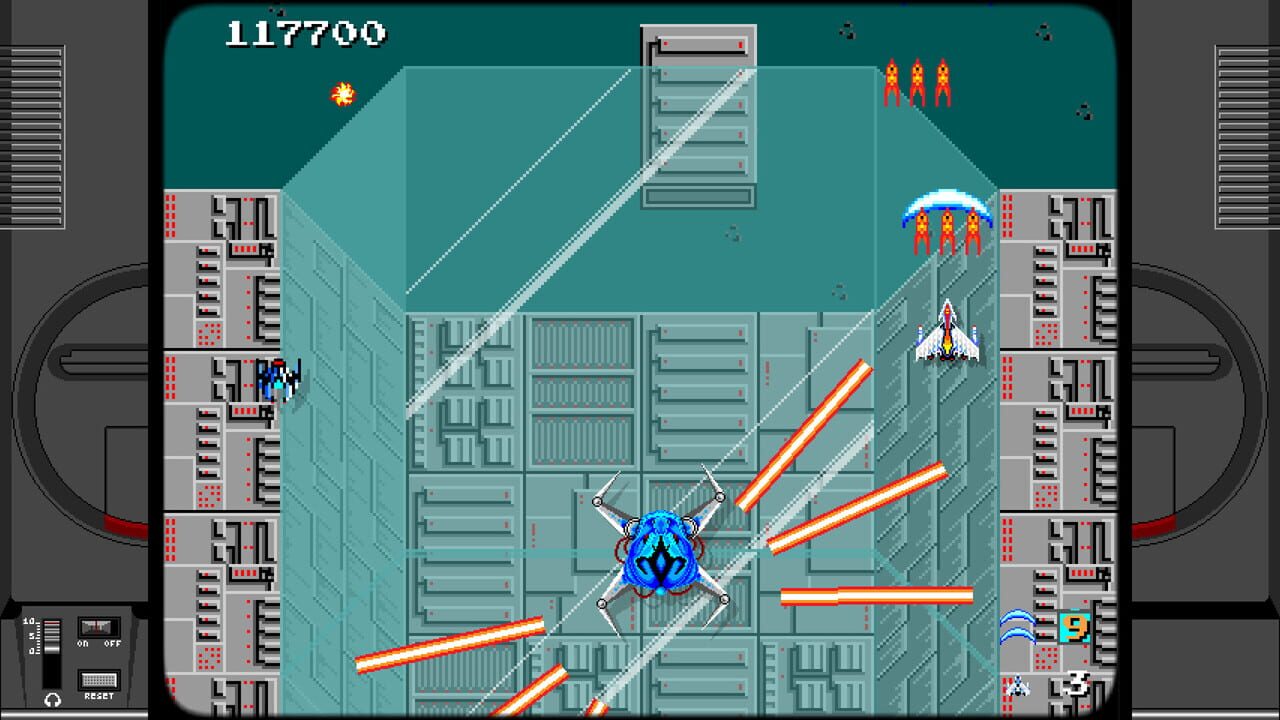Click the score readout showing 117700
The image size is (1280, 720).
[x=307, y=32]
